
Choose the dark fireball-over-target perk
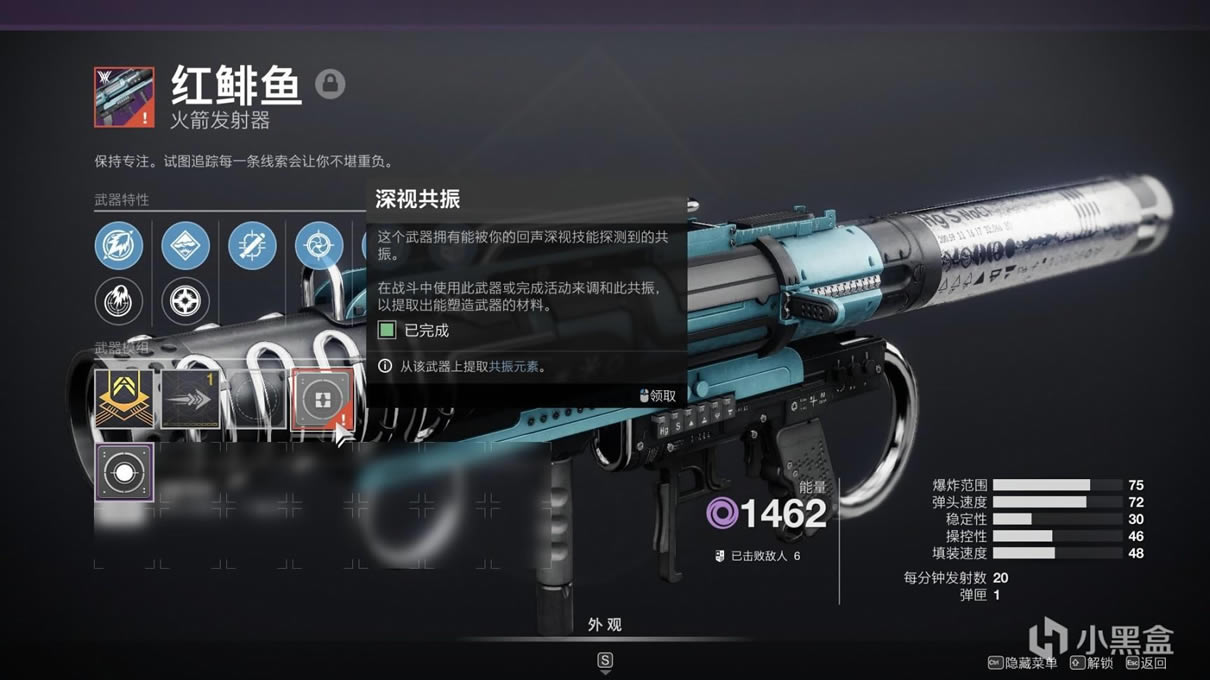pyautogui.click(x=119, y=300)
